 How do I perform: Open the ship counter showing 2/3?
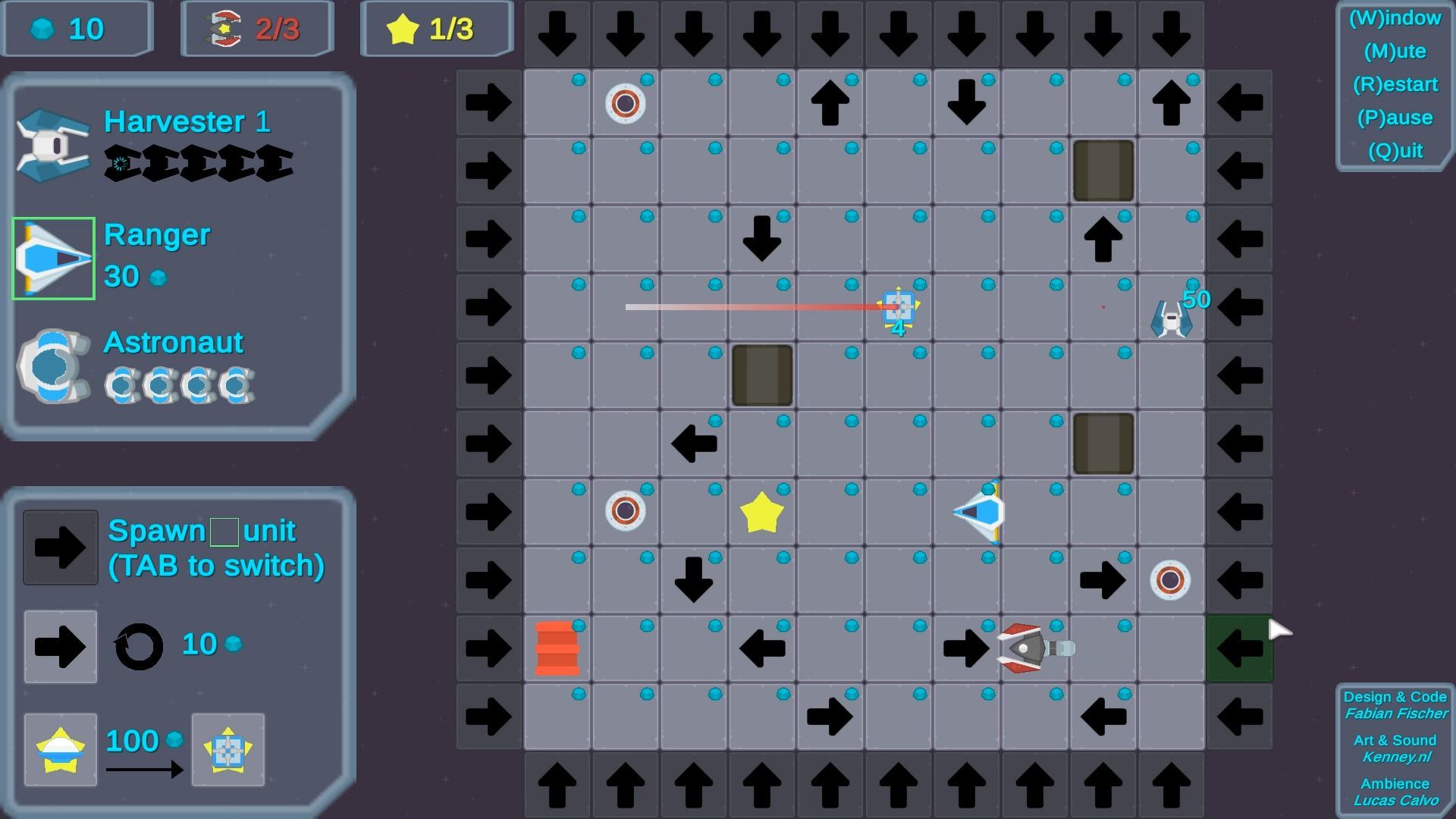[256, 29]
